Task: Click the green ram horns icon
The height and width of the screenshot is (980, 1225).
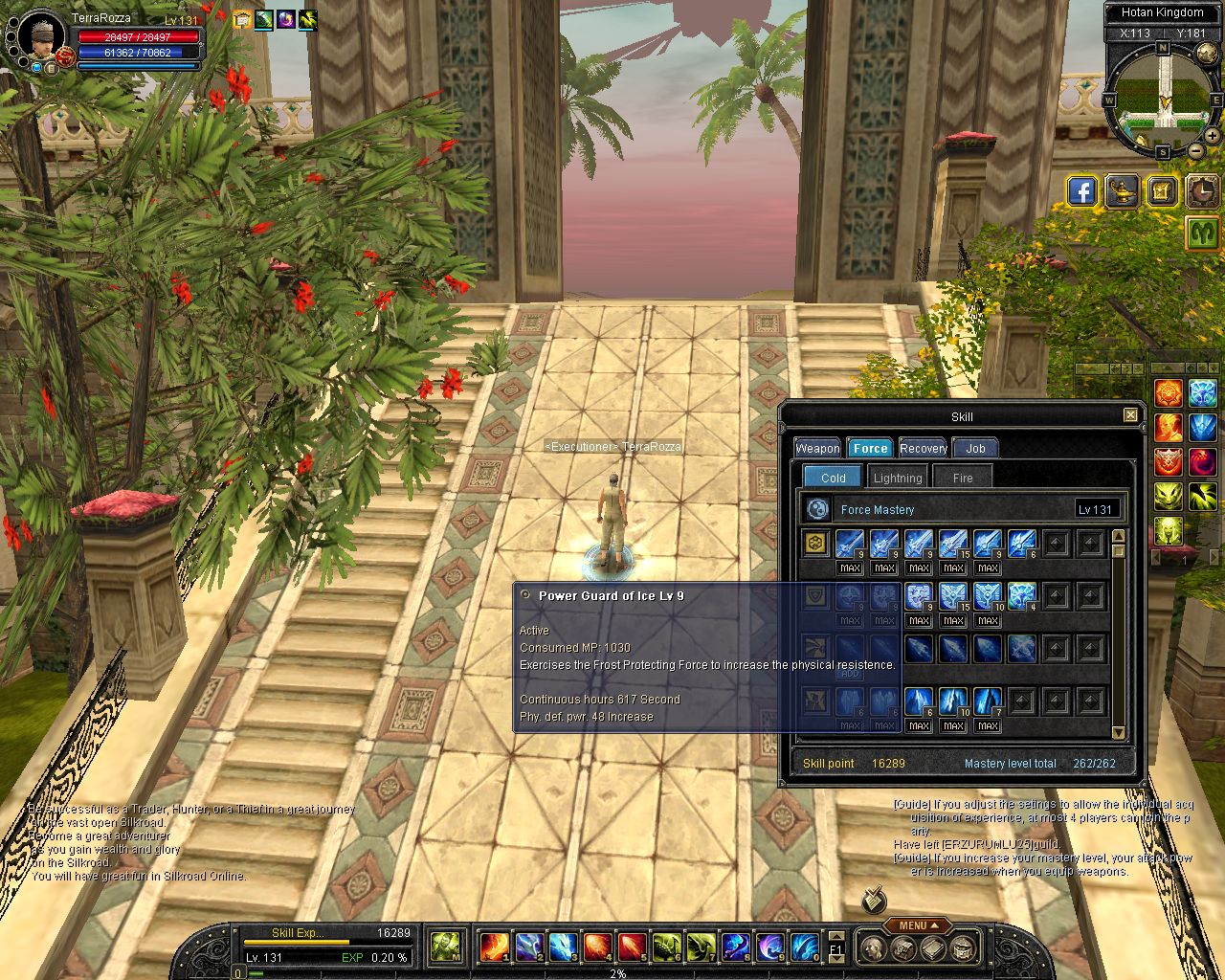Action: click(x=1202, y=232)
